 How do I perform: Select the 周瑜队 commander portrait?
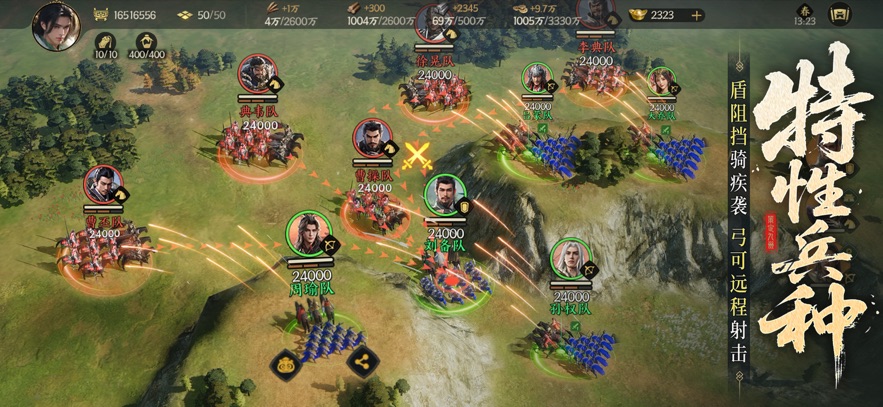[x=308, y=234]
